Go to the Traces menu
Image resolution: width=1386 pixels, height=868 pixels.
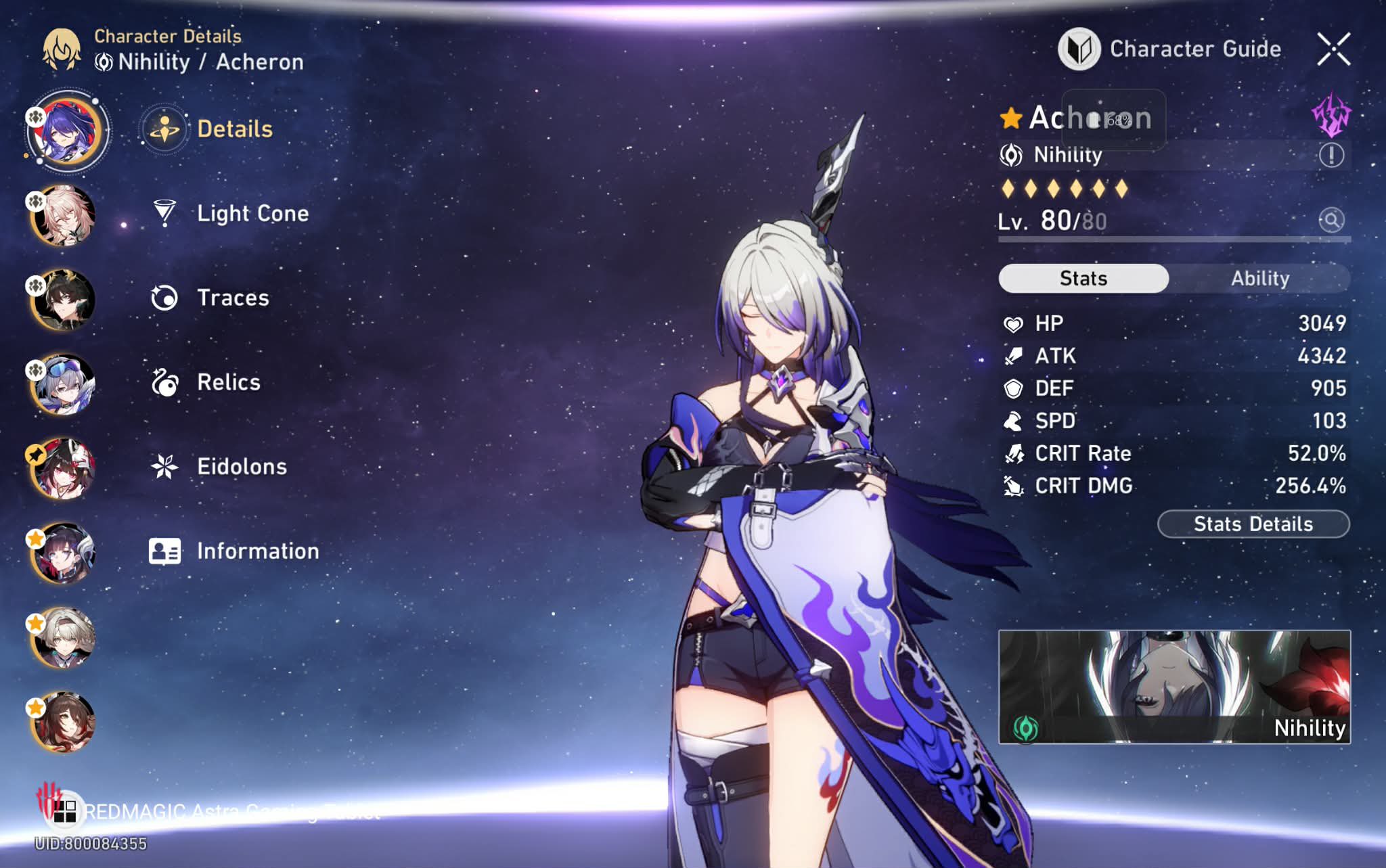coord(232,298)
